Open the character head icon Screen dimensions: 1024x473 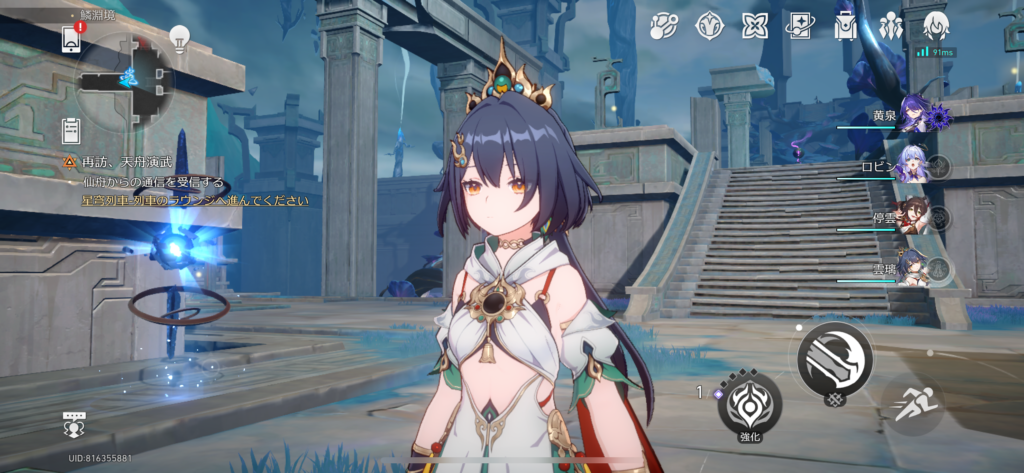click(936, 24)
